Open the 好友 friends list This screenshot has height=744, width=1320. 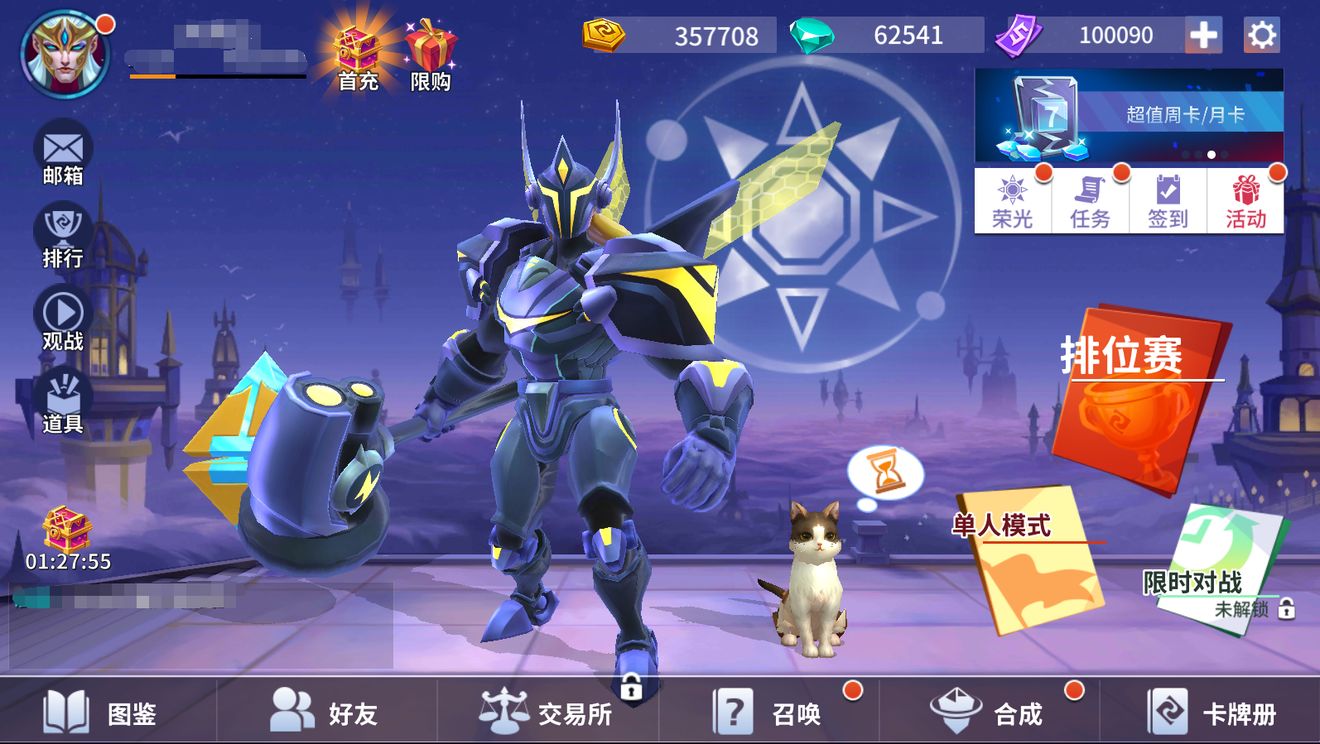coord(323,713)
